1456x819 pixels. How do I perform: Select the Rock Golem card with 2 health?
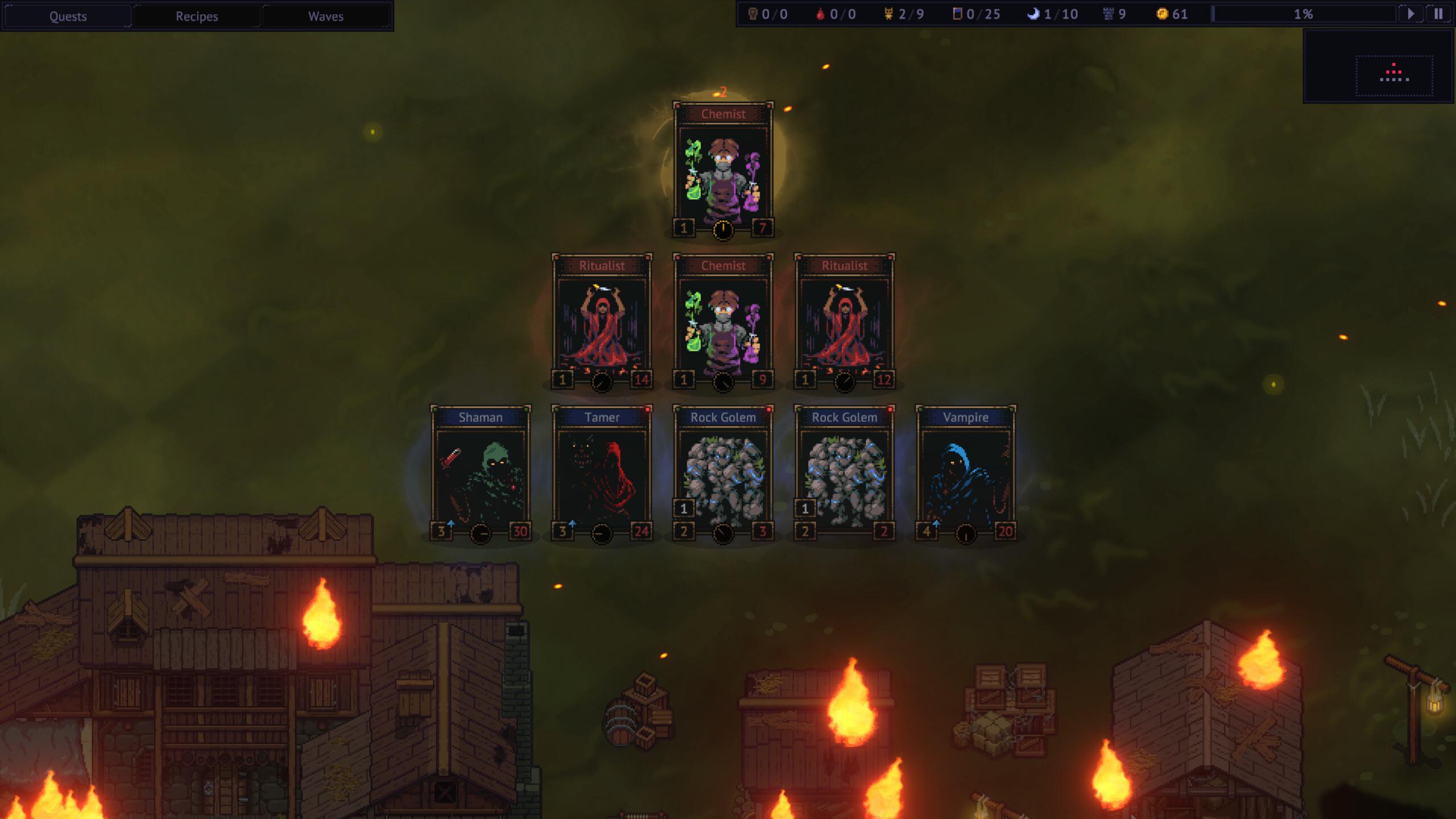click(x=845, y=474)
